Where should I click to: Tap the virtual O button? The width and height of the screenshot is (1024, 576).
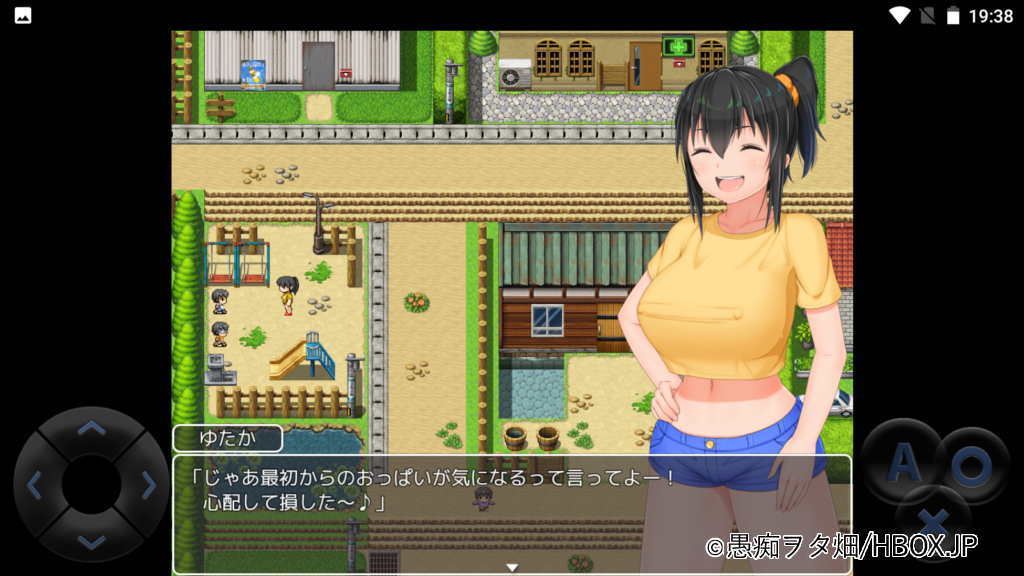(x=969, y=465)
